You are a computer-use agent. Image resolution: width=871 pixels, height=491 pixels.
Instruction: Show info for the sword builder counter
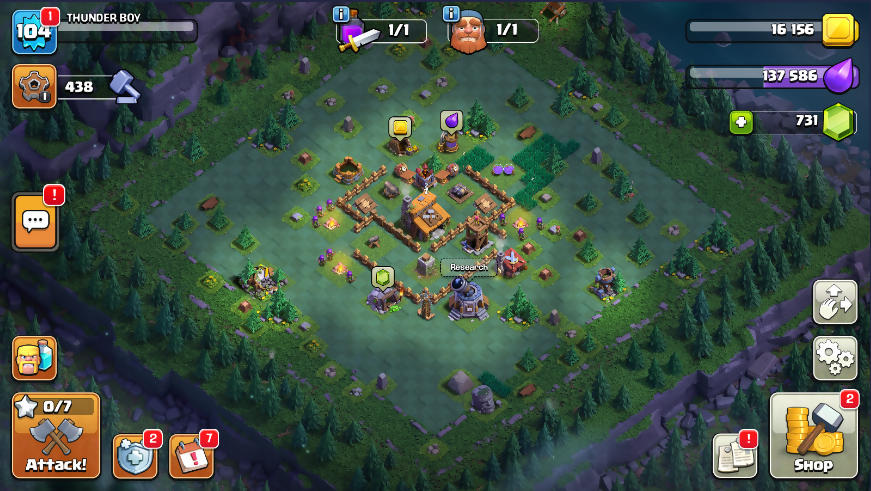point(342,14)
